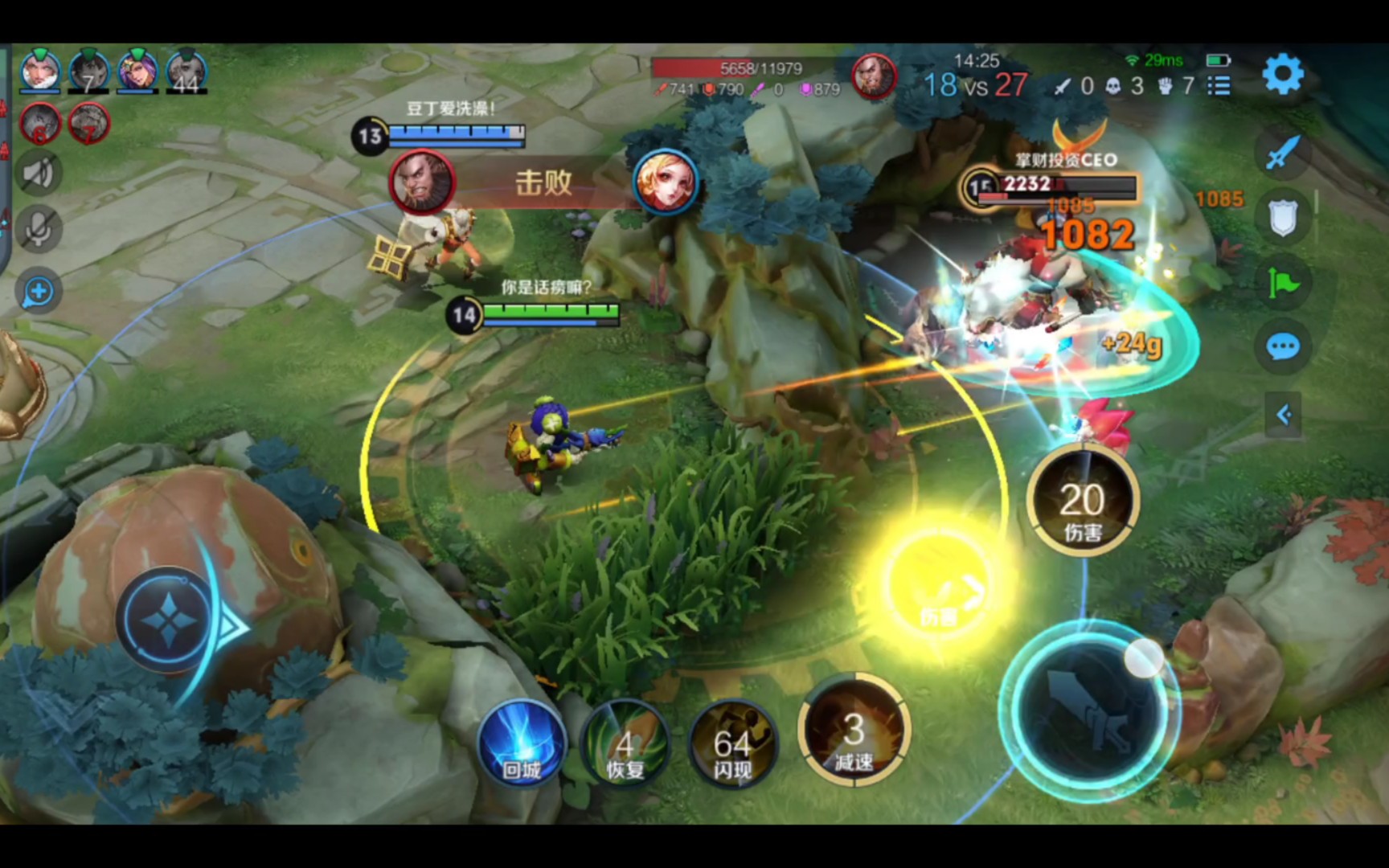Click the blue magnifier plus icon
This screenshot has width=1389, height=868.
click(x=38, y=292)
